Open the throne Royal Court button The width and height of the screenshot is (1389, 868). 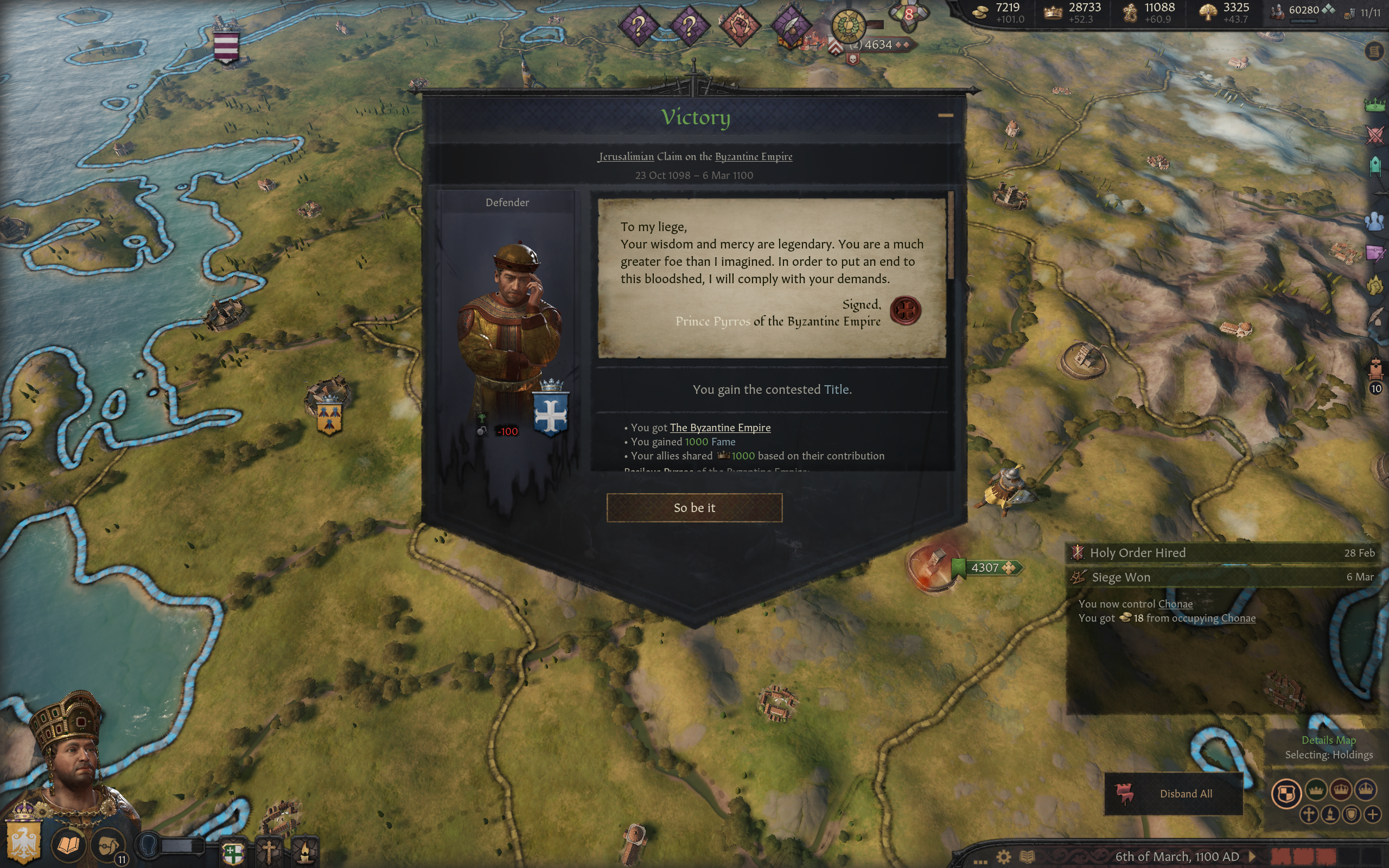pyautogui.click(x=1375, y=367)
